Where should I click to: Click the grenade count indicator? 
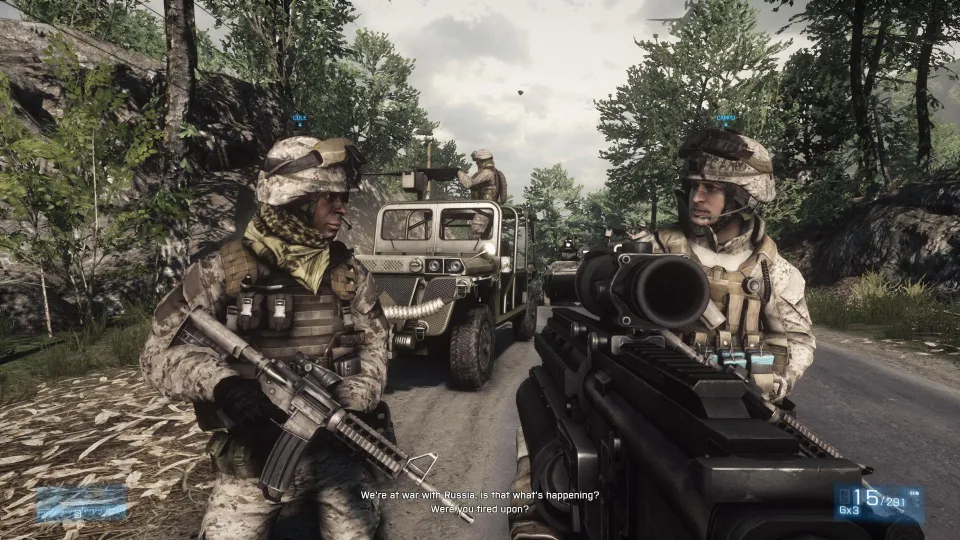click(850, 512)
